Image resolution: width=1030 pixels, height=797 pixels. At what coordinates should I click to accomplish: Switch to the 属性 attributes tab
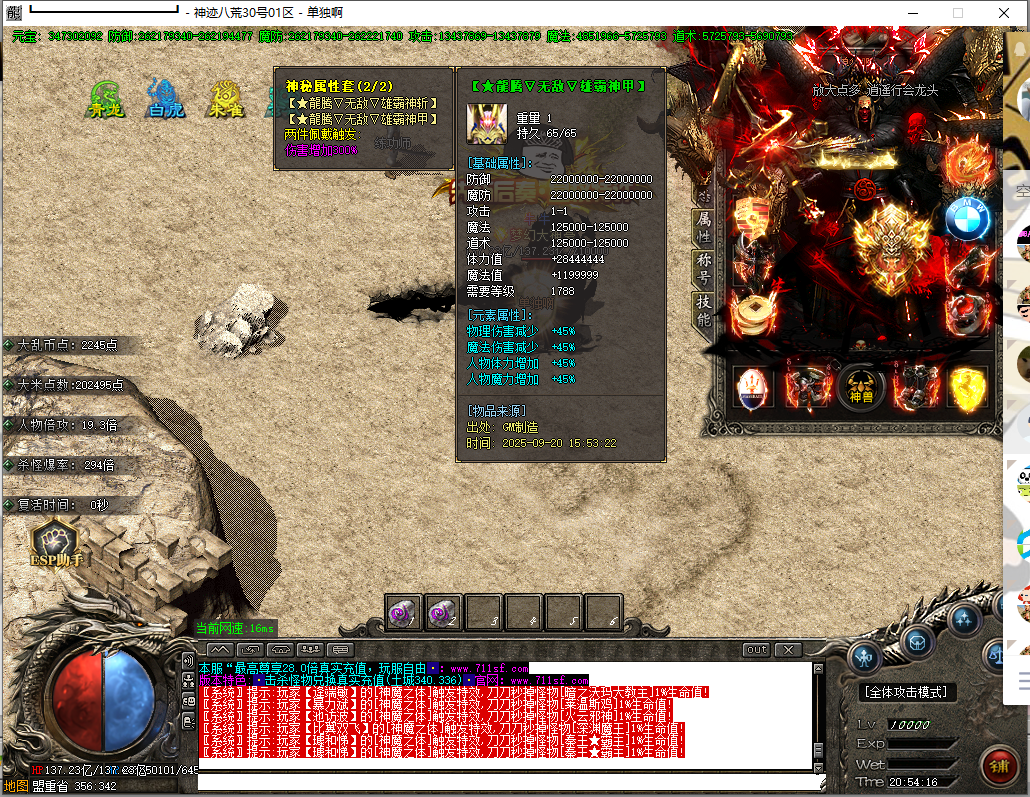pos(704,227)
